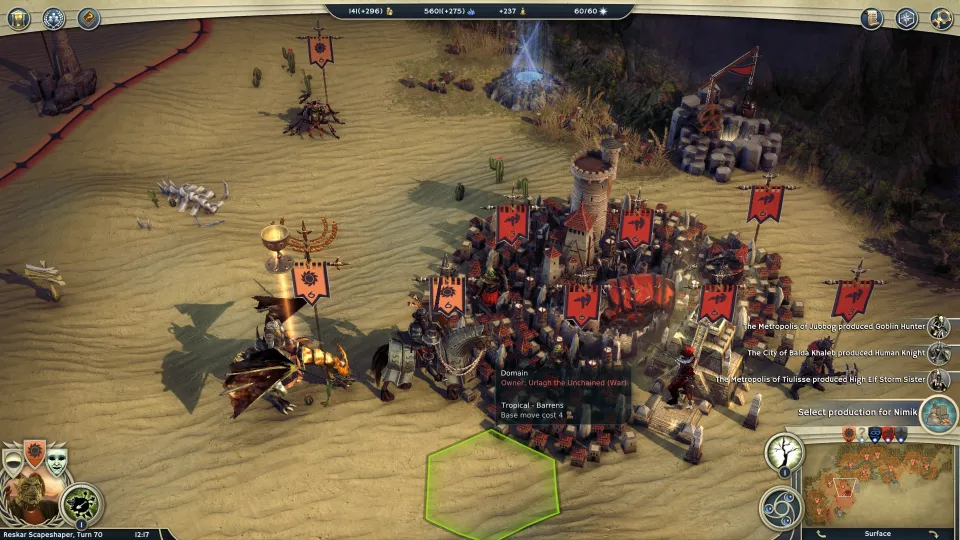The width and height of the screenshot is (960, 540).
Task: Switch map layer with the minimap's right arrow
Action: [x=934, y=533]
